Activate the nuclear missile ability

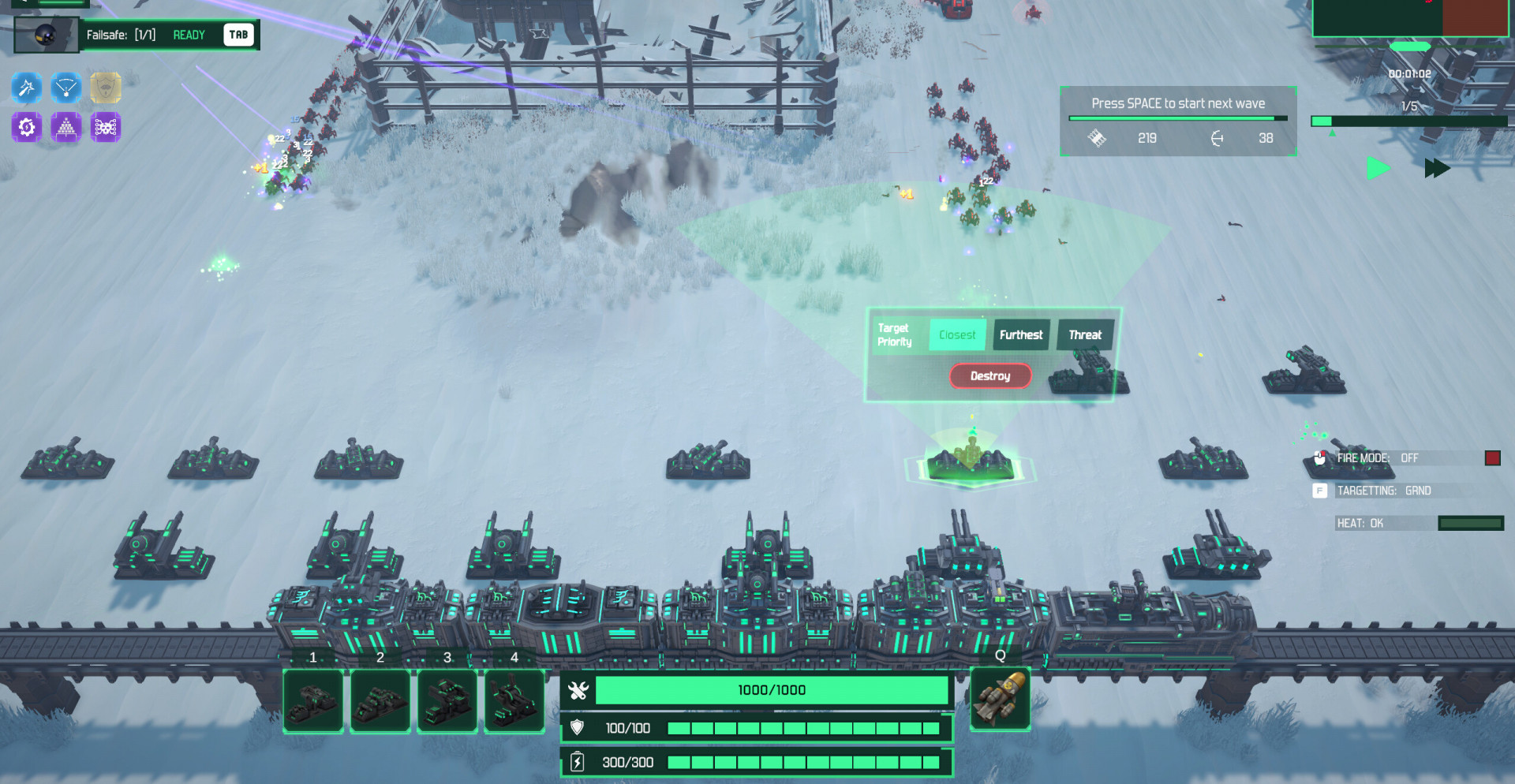pos(1000,699)
